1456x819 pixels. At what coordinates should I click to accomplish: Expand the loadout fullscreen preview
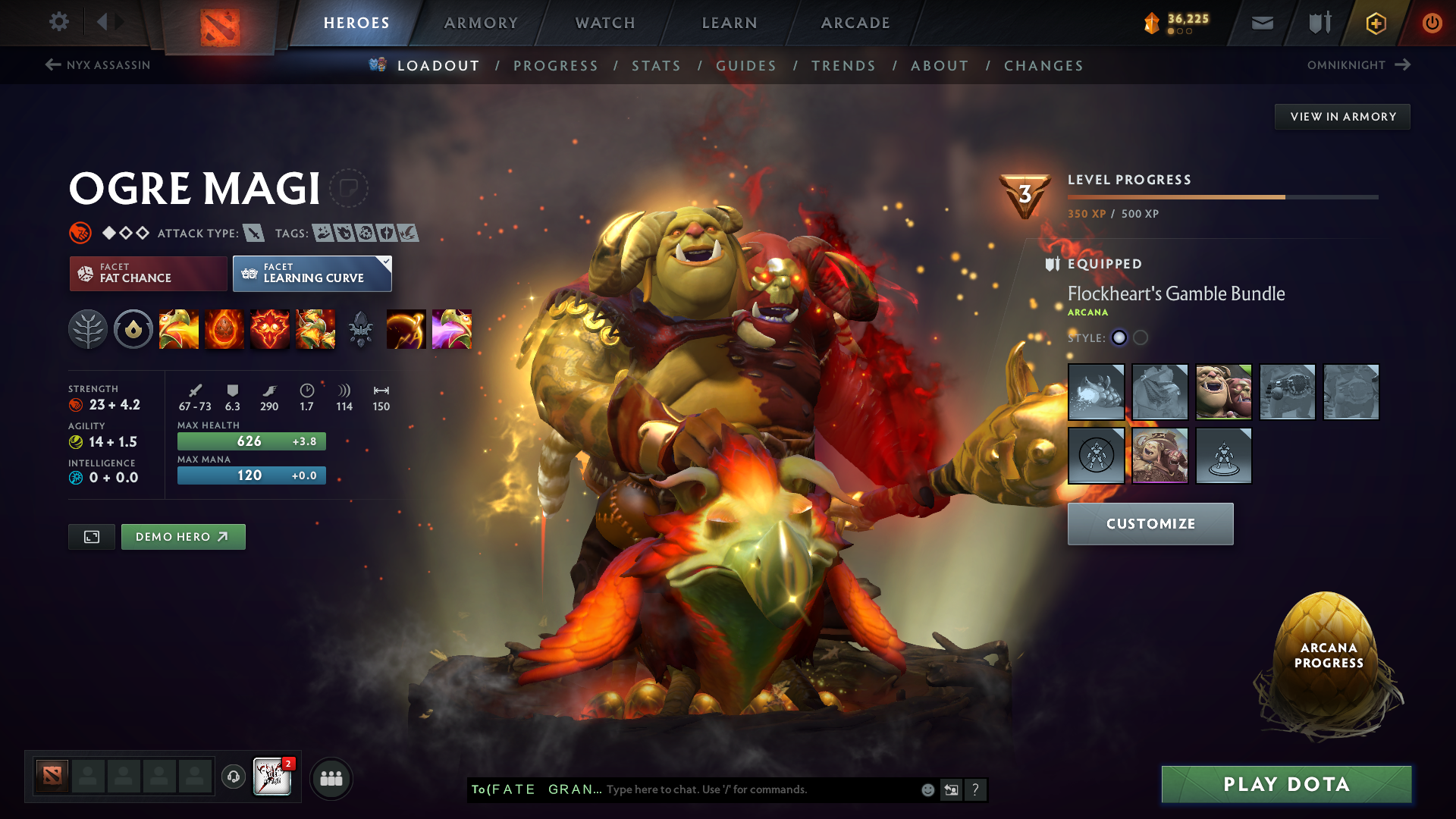click(x=91, y=536)
